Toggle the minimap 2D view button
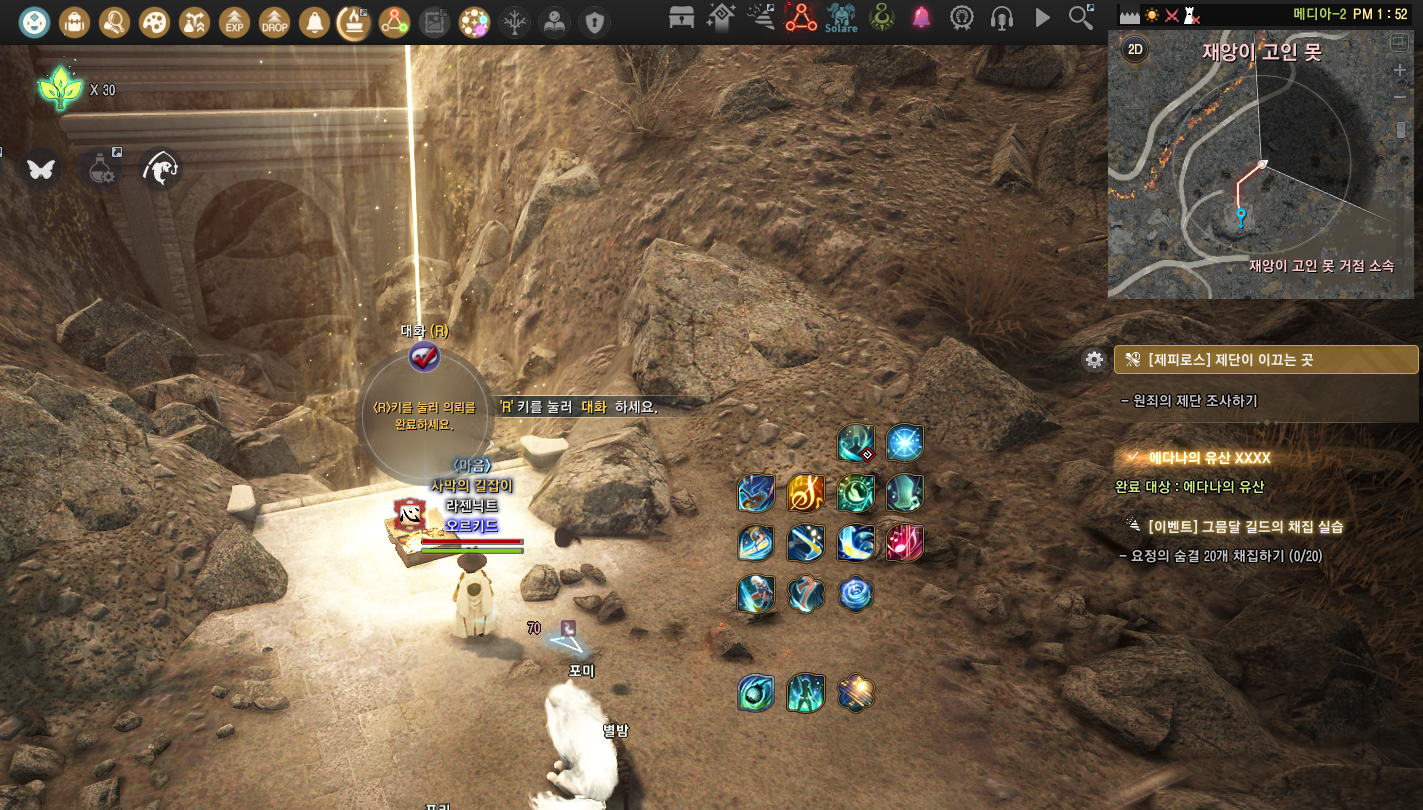This screenshot has width=1423, height=810. pos(1134,47)
